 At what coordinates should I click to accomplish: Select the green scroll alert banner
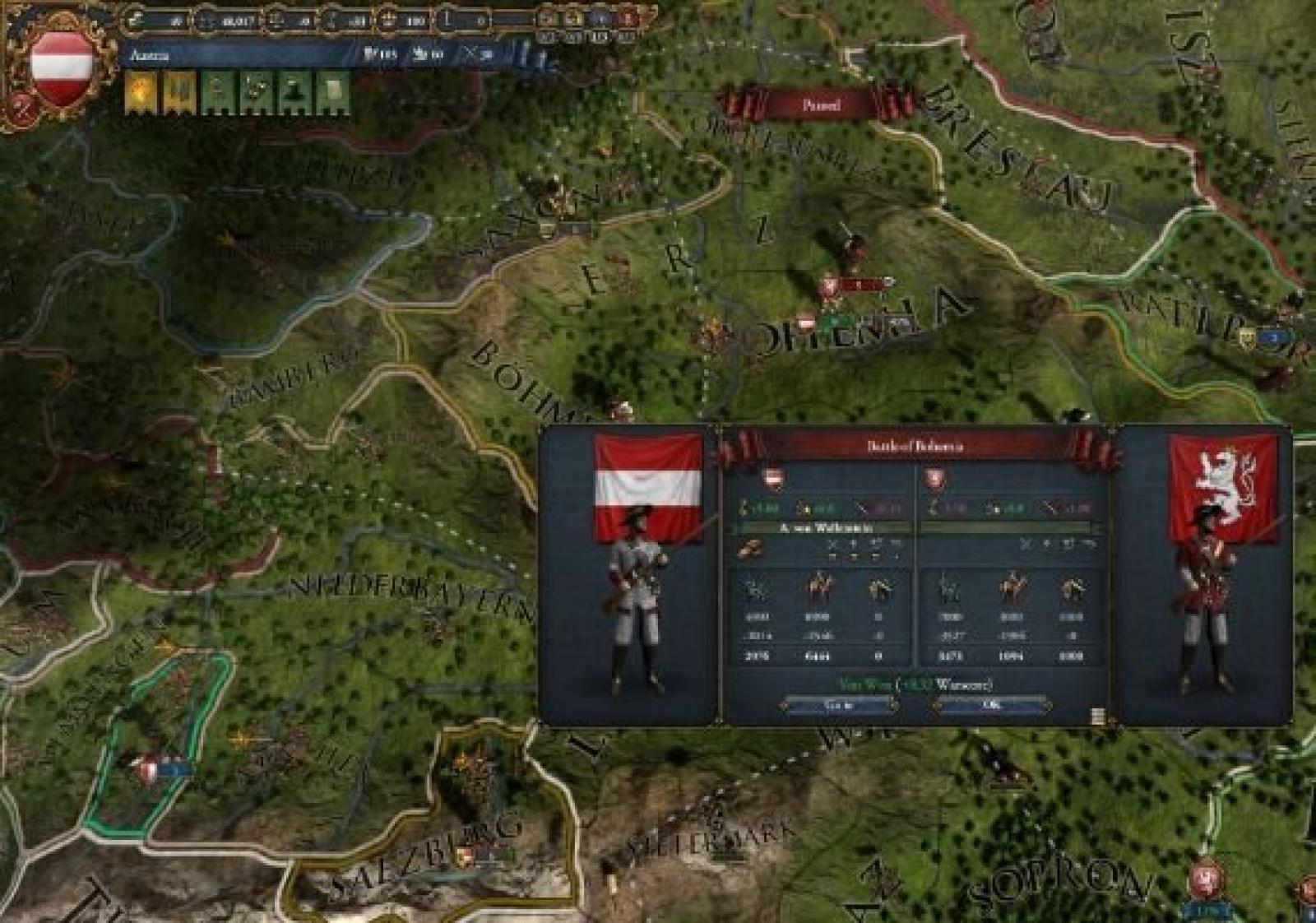click(x=333, y=93)
